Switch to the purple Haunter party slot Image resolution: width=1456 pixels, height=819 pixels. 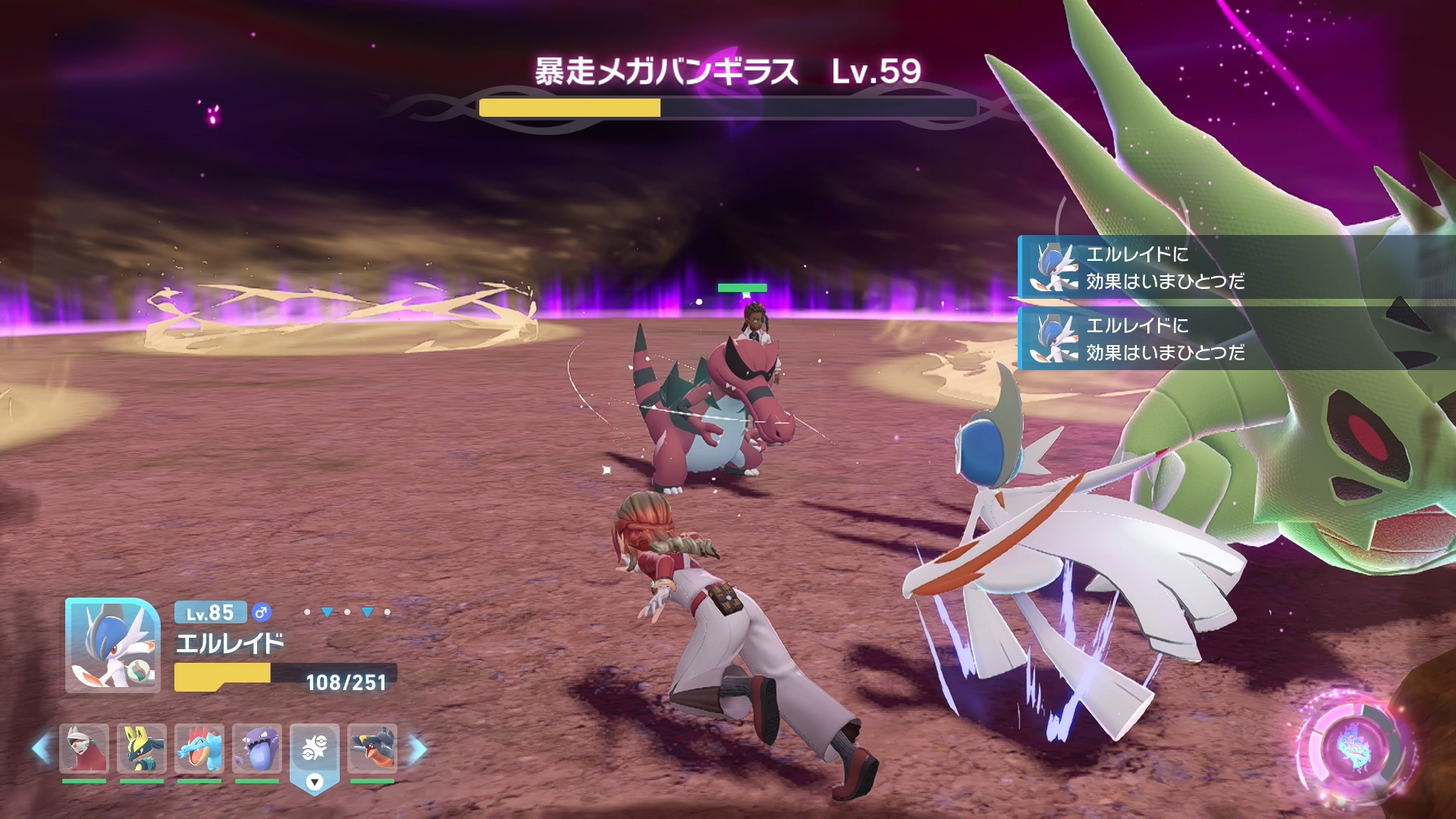257,748
